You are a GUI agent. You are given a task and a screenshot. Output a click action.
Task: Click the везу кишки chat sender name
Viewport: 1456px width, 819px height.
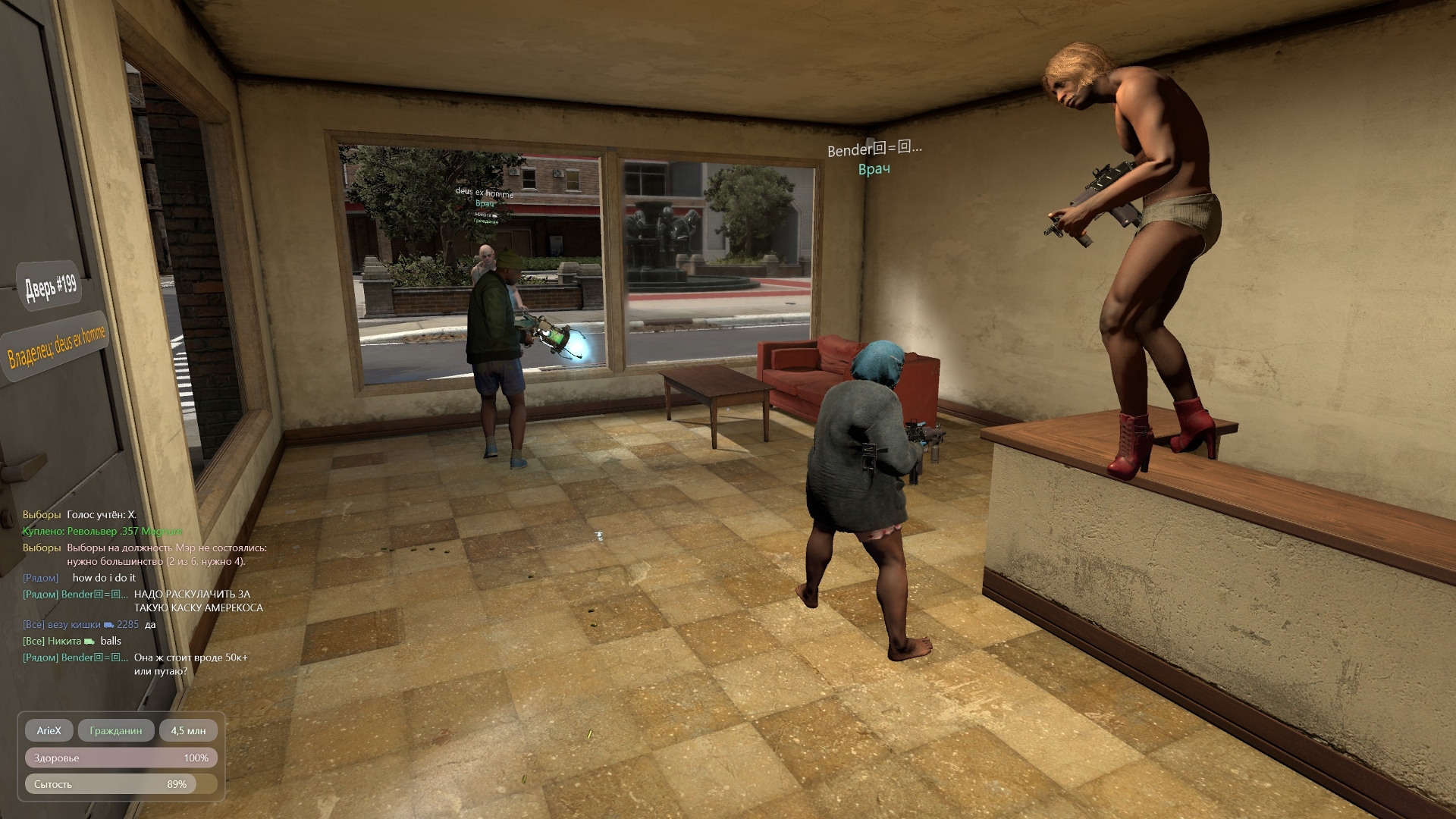coord(74,625)
